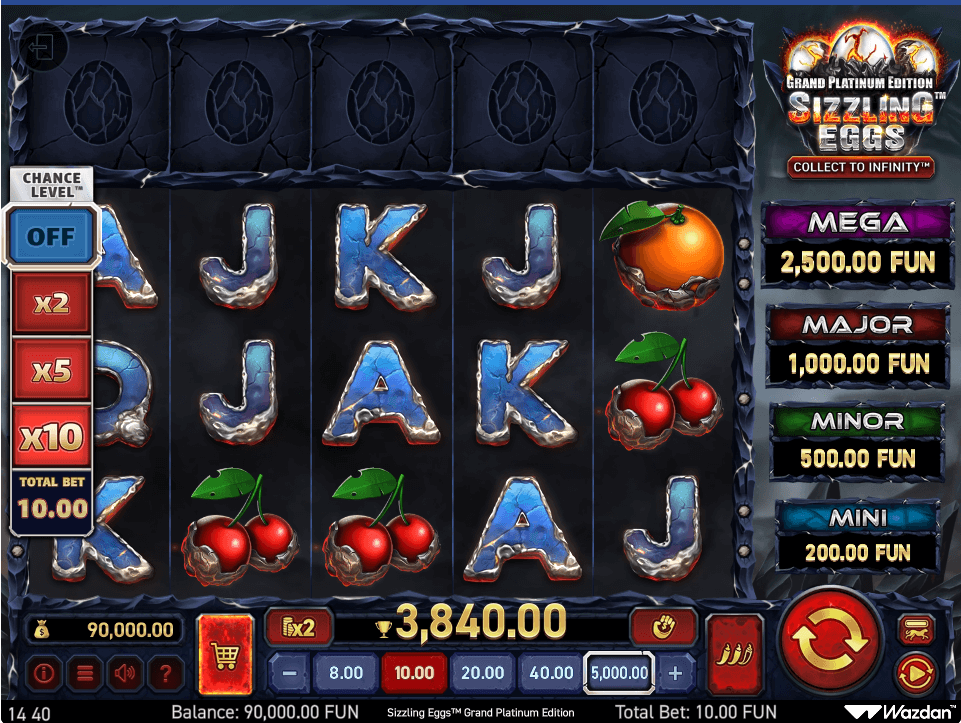
Task: Start autoplay with the circular play button
Action: (x=914, y=673)
